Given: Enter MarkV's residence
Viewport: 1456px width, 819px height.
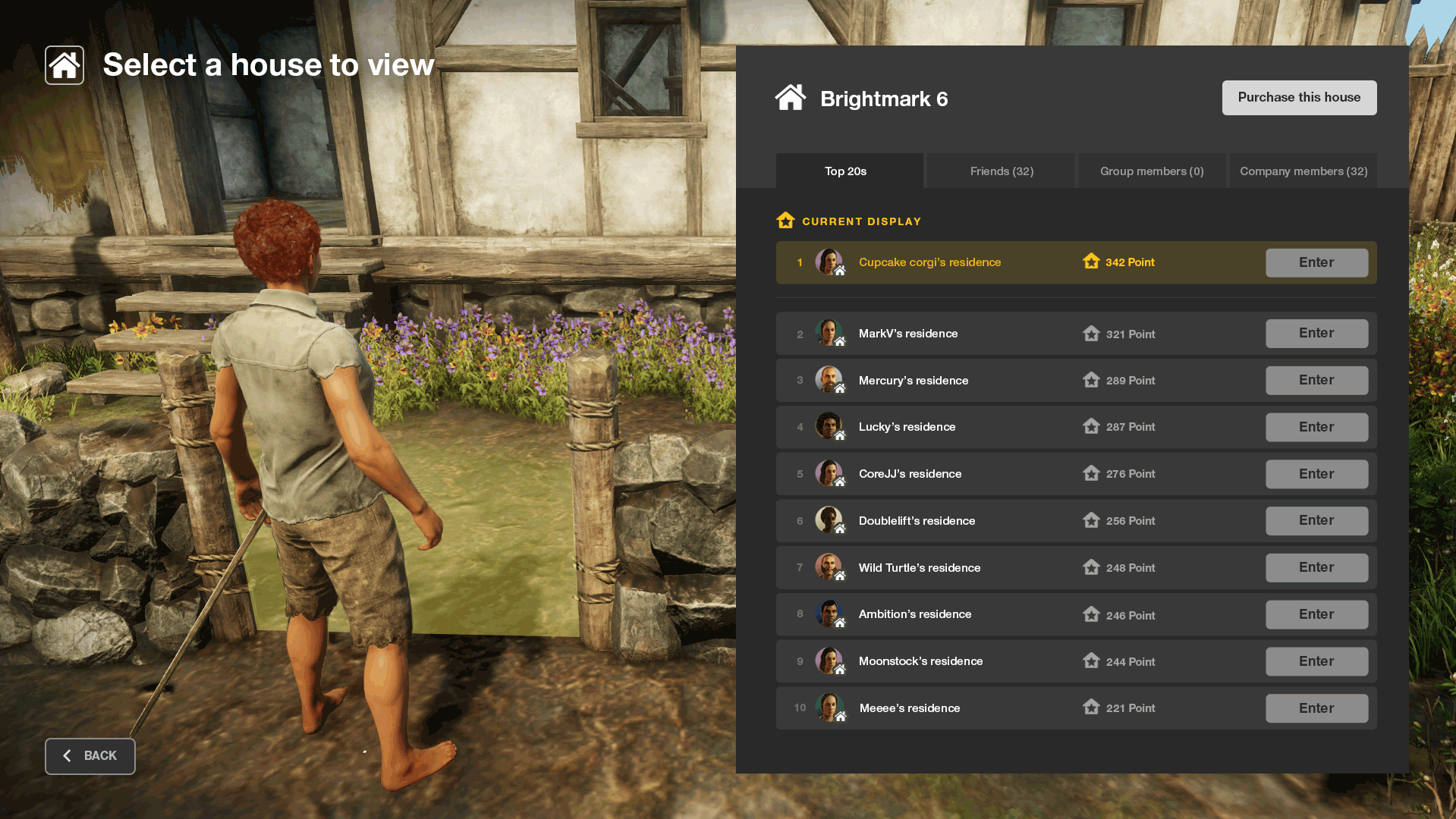Looking at the screenshot, I should [x=1316, y=334].
